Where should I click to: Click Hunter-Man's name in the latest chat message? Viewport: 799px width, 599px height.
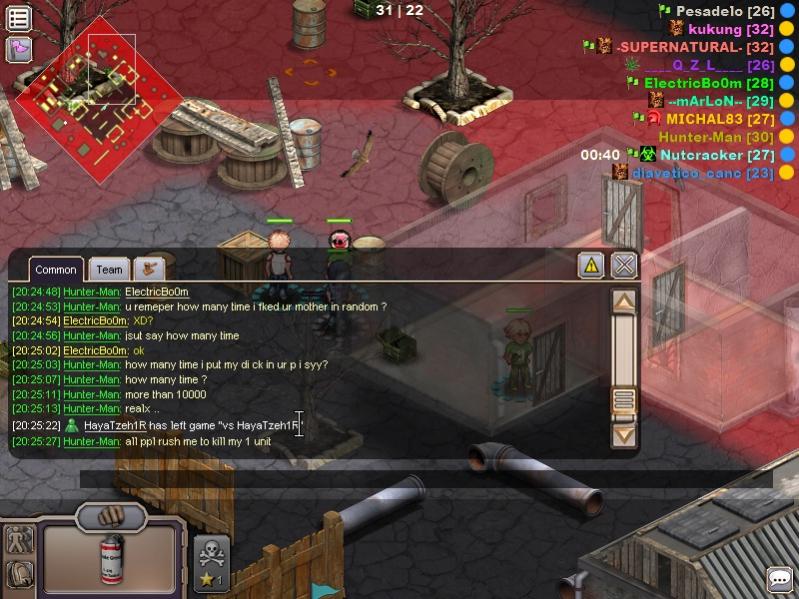click(x=92, y=441)
